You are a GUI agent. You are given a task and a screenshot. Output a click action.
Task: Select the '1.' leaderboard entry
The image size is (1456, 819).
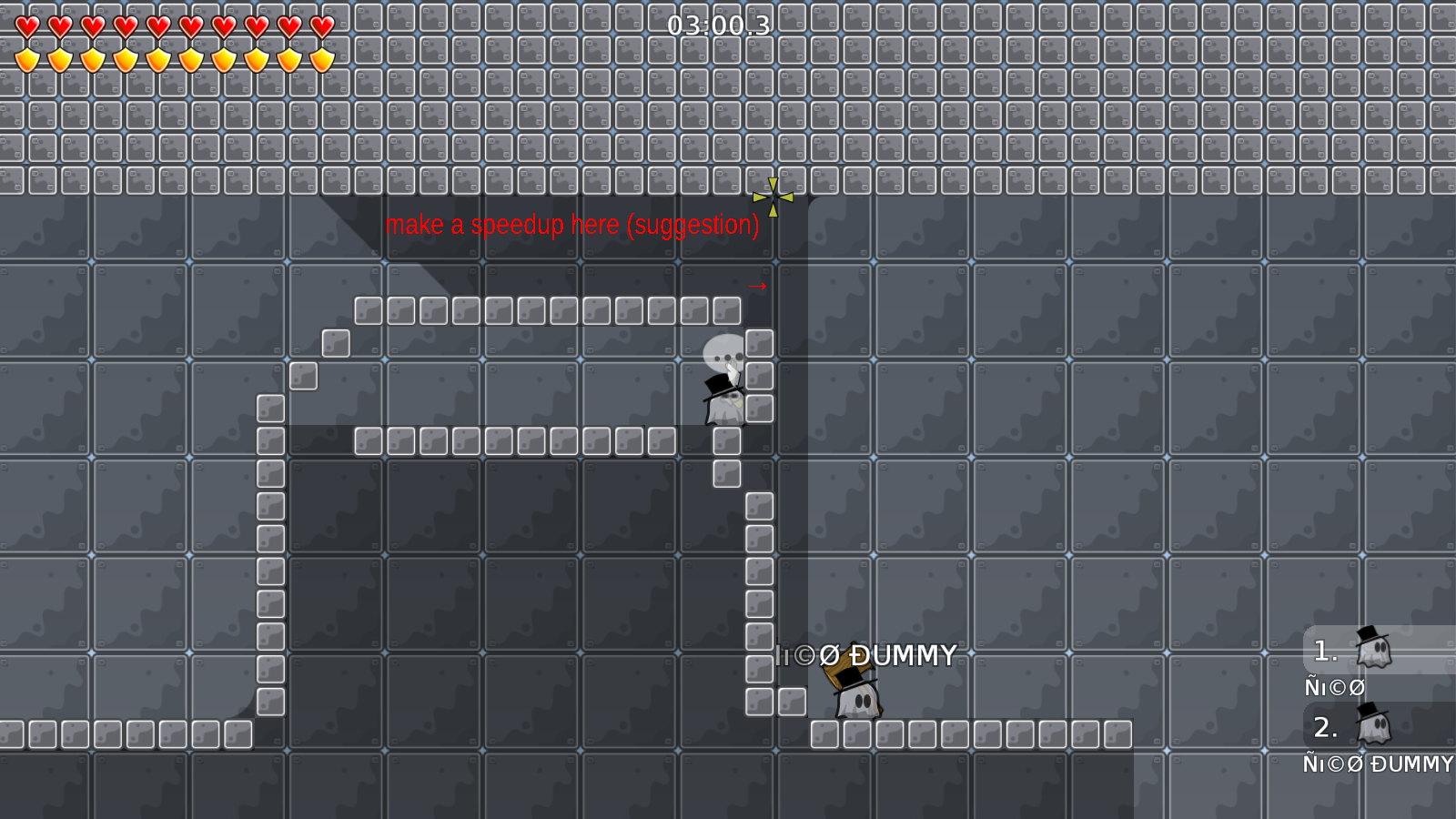point(1325,648)
